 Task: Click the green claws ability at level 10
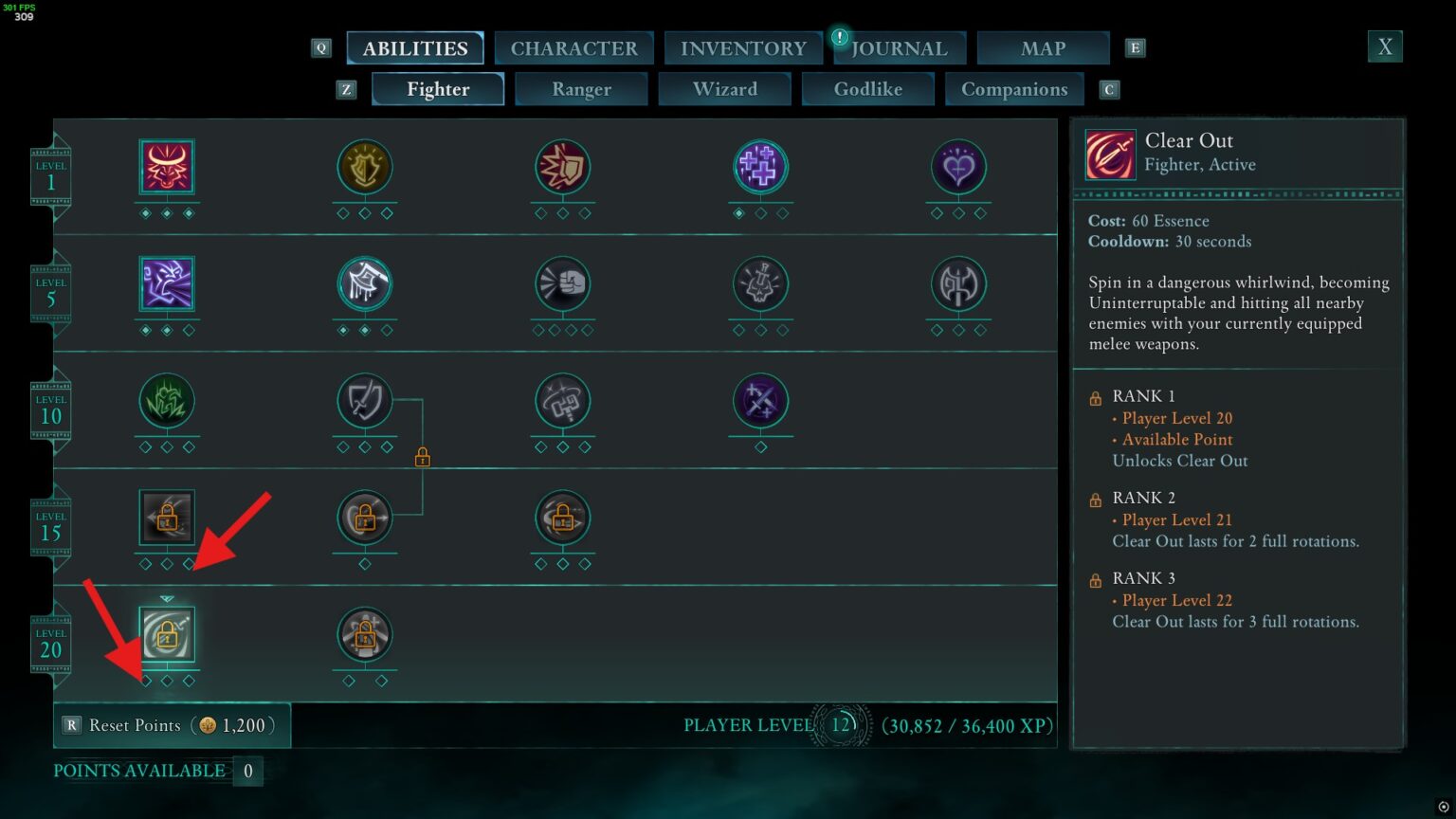(x=167, y=403)
